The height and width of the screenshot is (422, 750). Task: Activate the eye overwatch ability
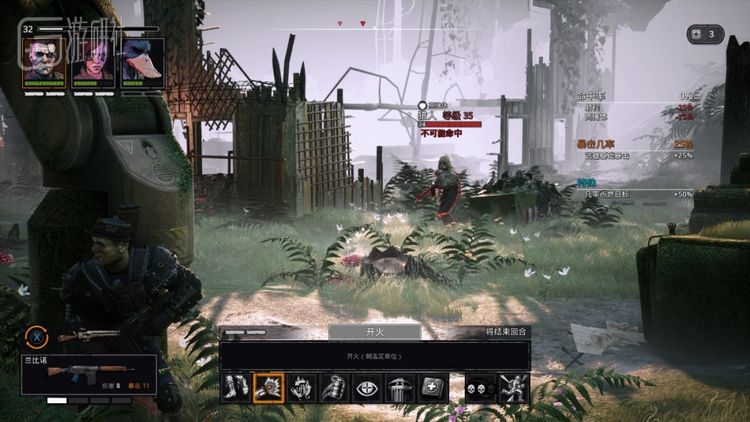coord(367,387)
